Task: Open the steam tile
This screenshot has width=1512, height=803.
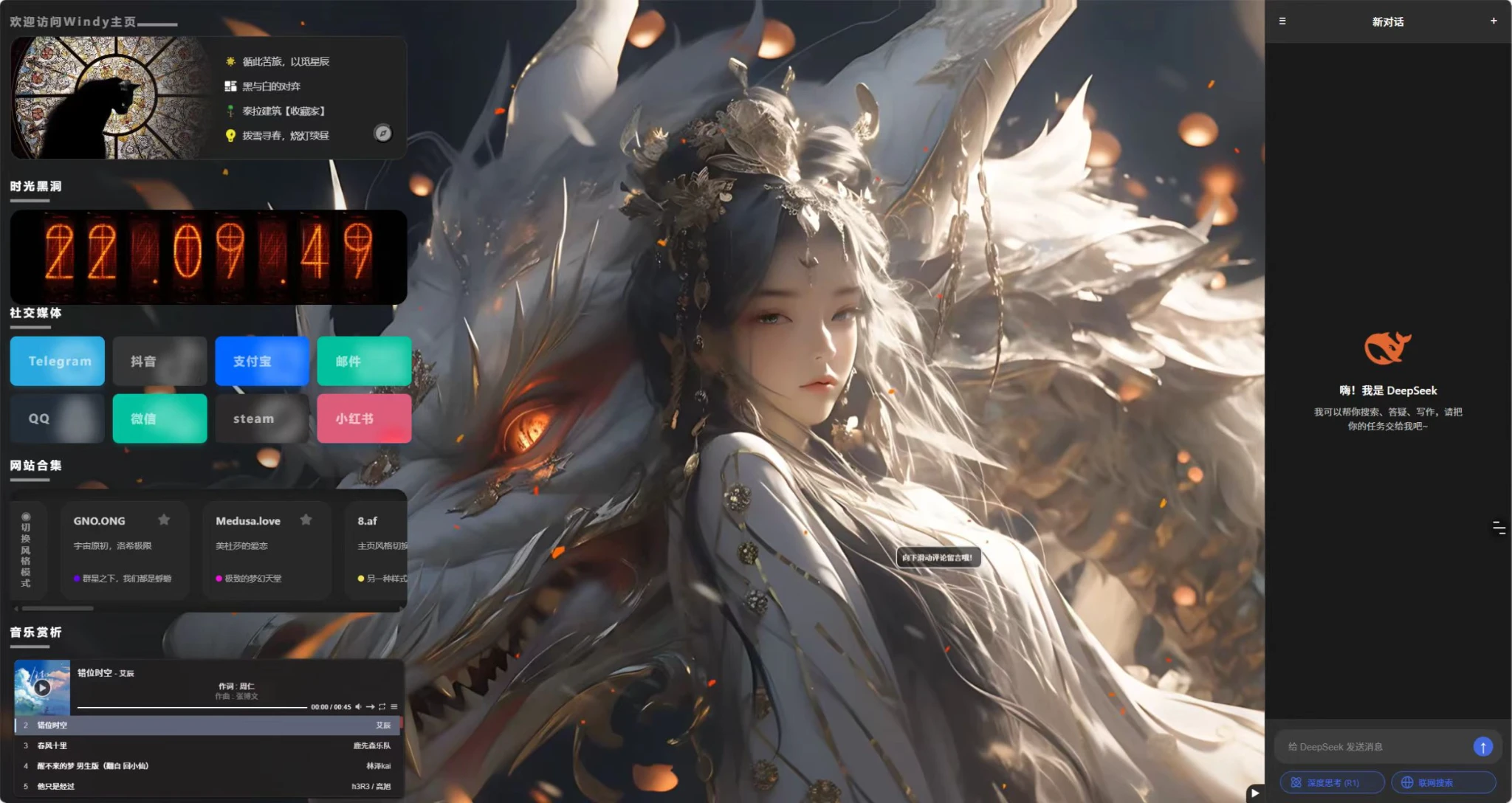Action: point(262,418)
